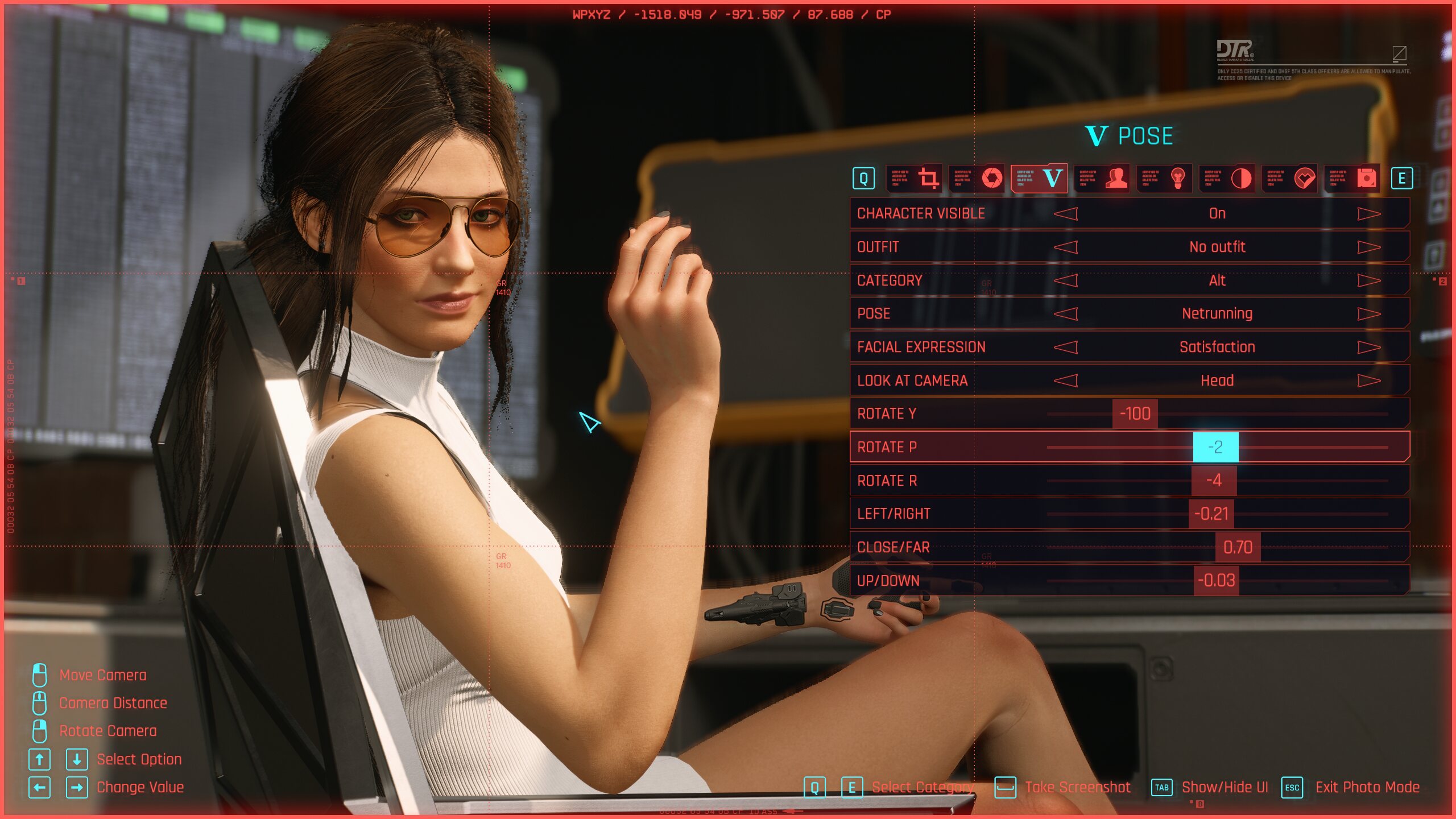This screenshot has width=1456, height=819.
Task: Change Outfit using the left arrow
Action: tap(1066, 247)
